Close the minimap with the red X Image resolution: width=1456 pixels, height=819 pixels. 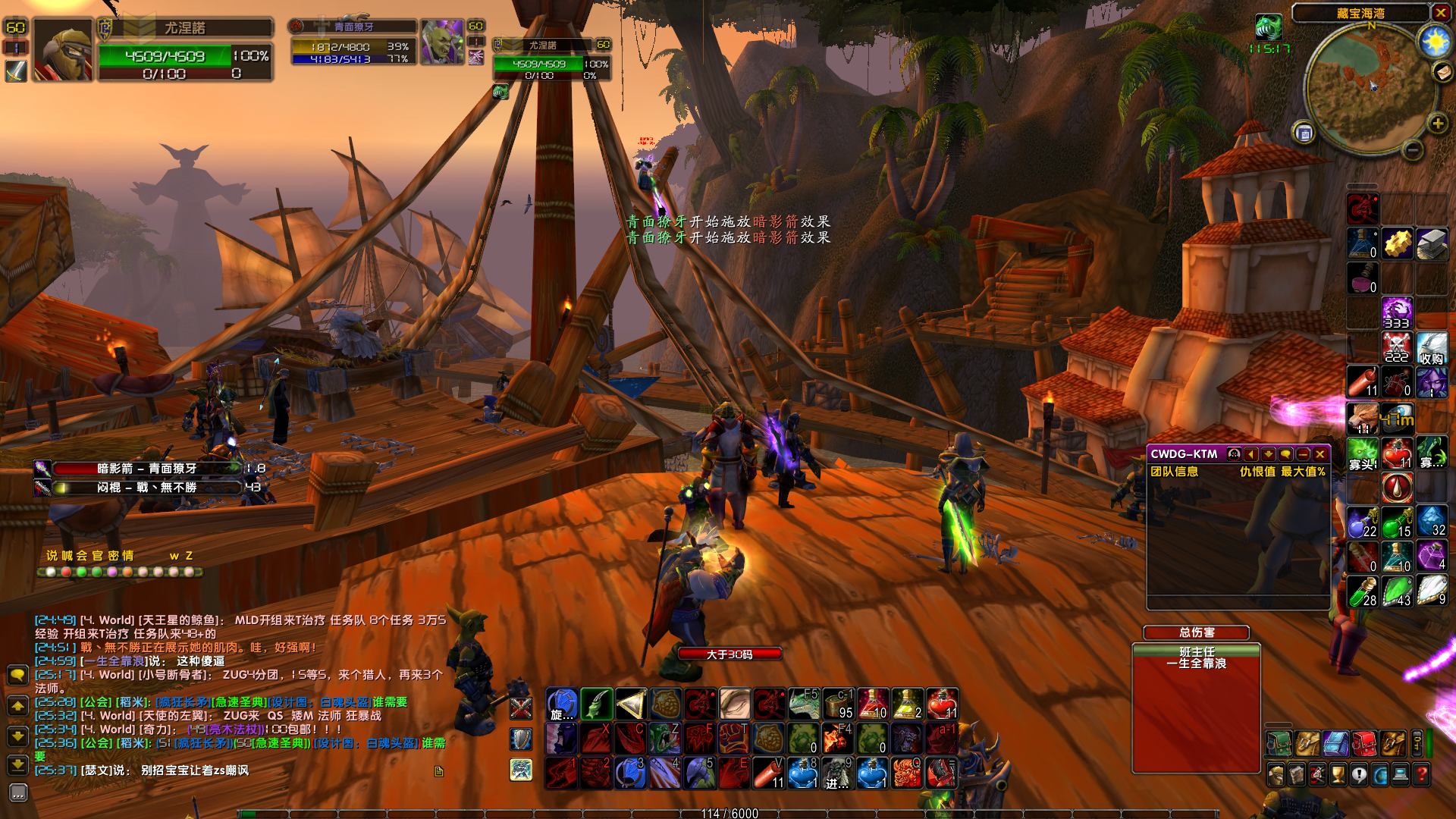coord(1441,12)
